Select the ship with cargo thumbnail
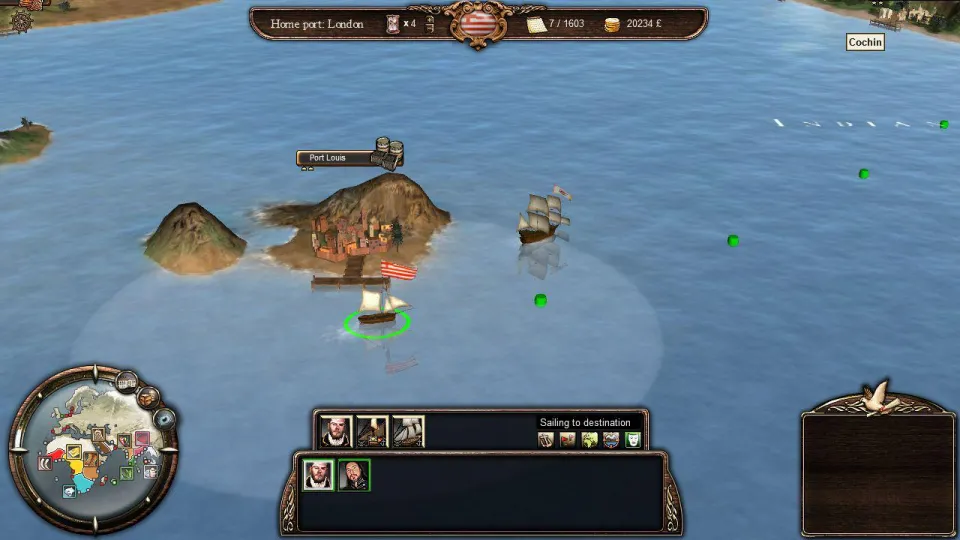 [x=372, y=431]
